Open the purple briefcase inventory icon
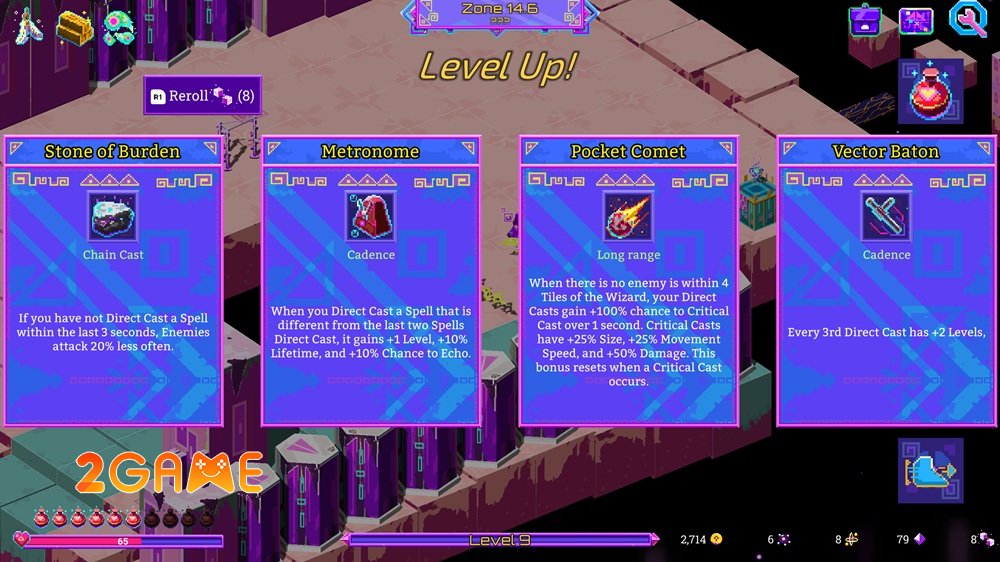This screenshot has height=562, width=1000. (864, 20)
